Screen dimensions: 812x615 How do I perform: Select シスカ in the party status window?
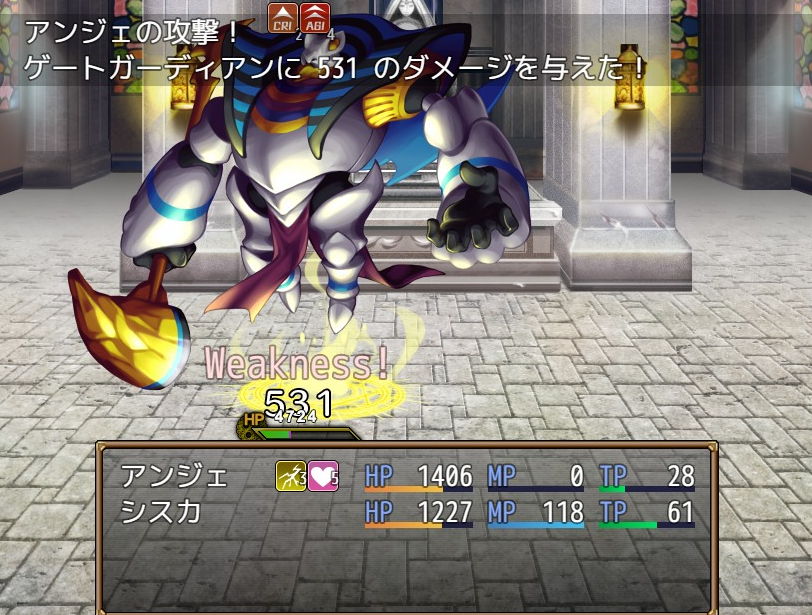tap(160, 513)
